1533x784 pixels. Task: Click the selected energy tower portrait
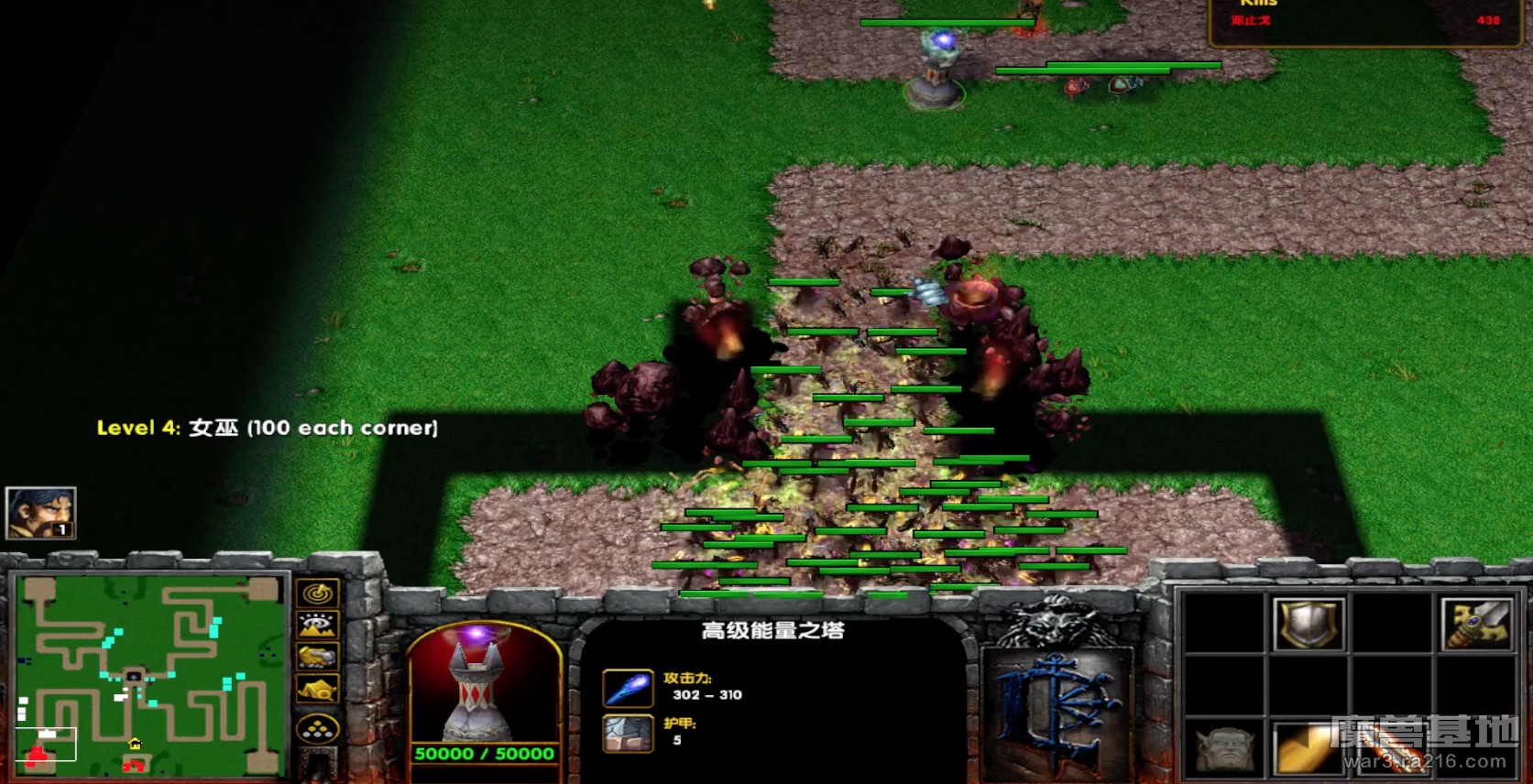click(x=483, y=684)
